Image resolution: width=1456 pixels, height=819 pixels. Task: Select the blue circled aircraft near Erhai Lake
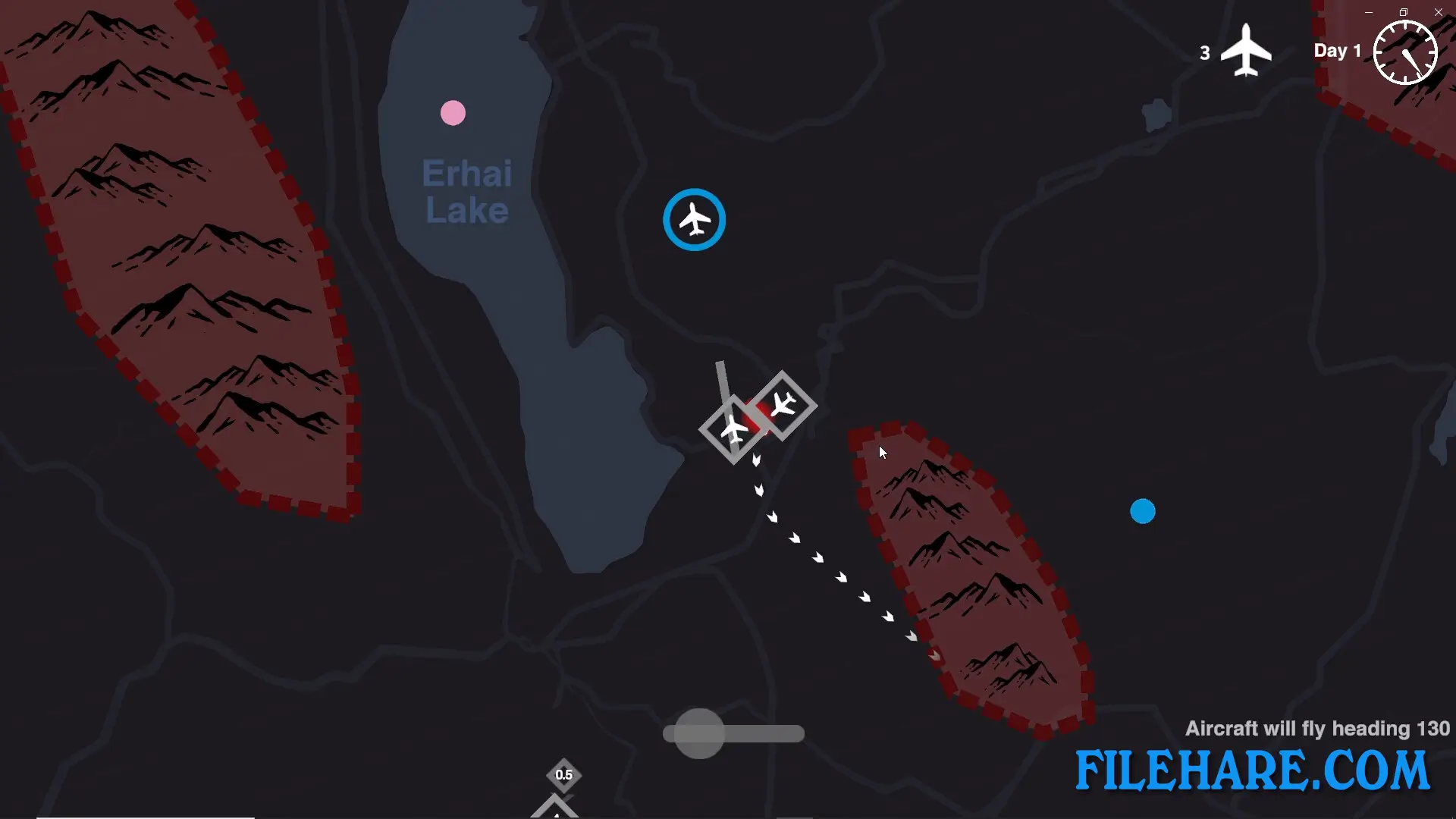click(694, 219)
